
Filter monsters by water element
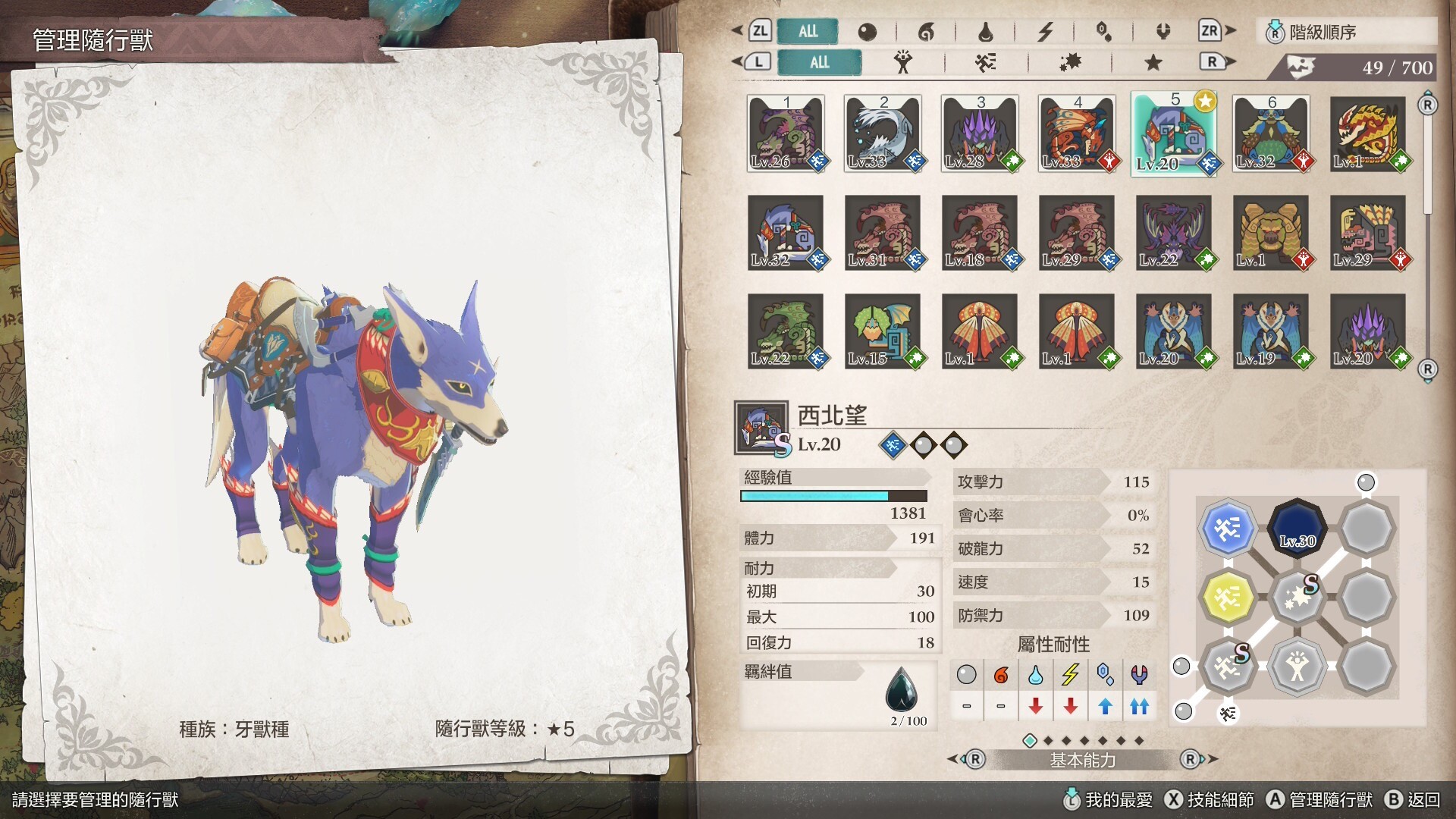click(985, 32)
